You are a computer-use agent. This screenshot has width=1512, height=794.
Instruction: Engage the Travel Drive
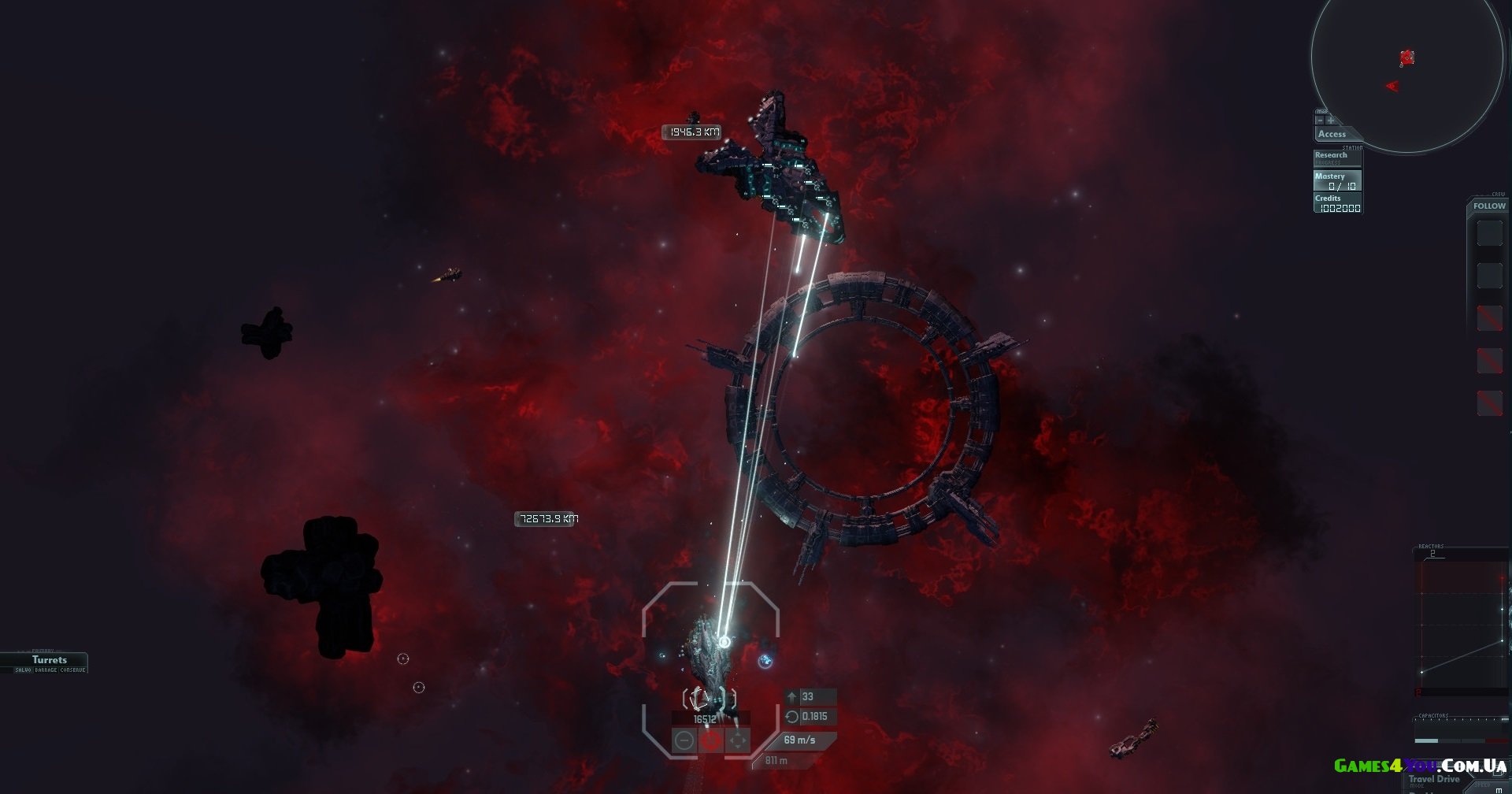1434,779
